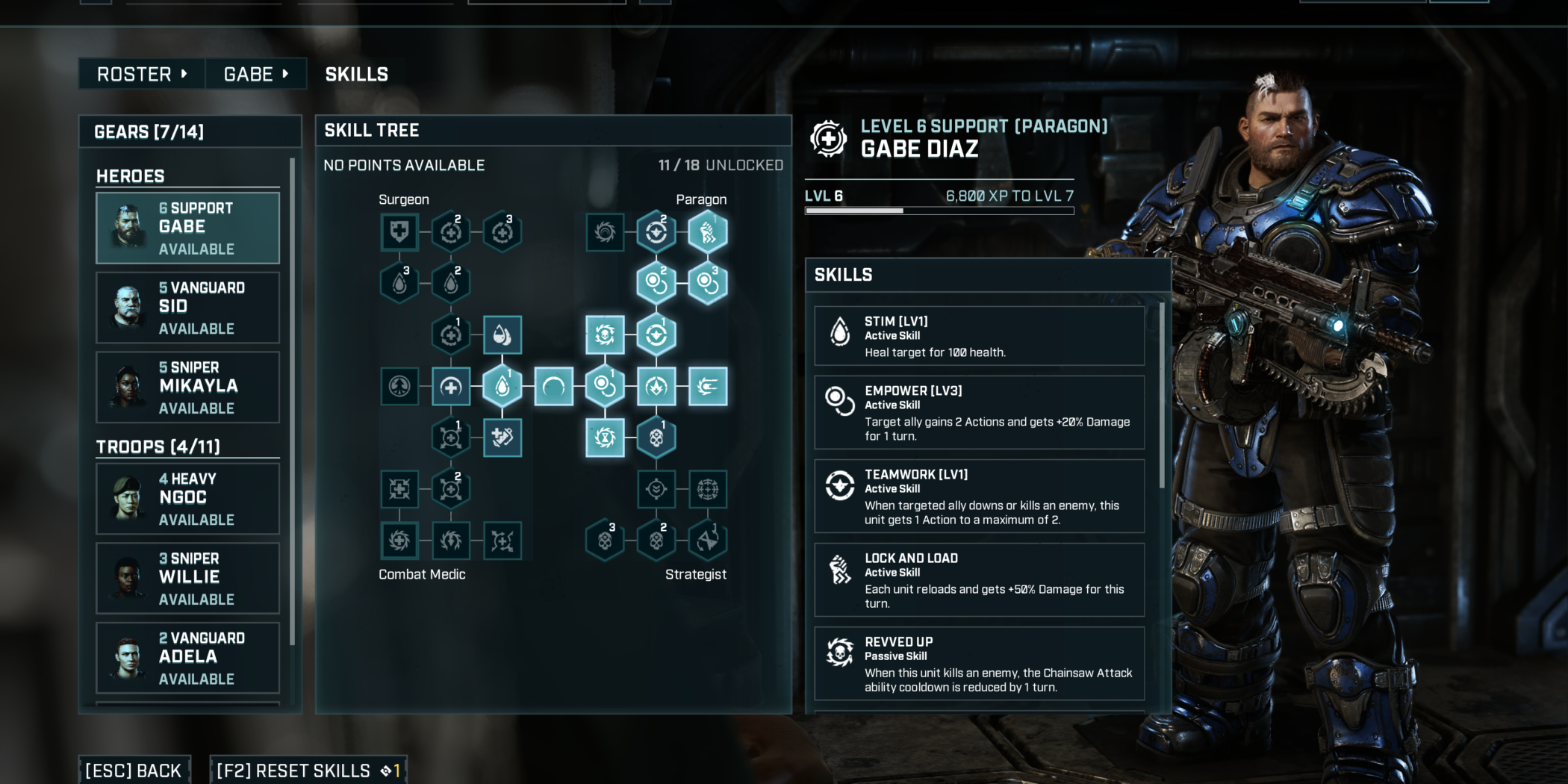The width and height of the screenshot is (1568, 784).
Task: Select the shield node at Surgeon branch start
Action: 399,232
